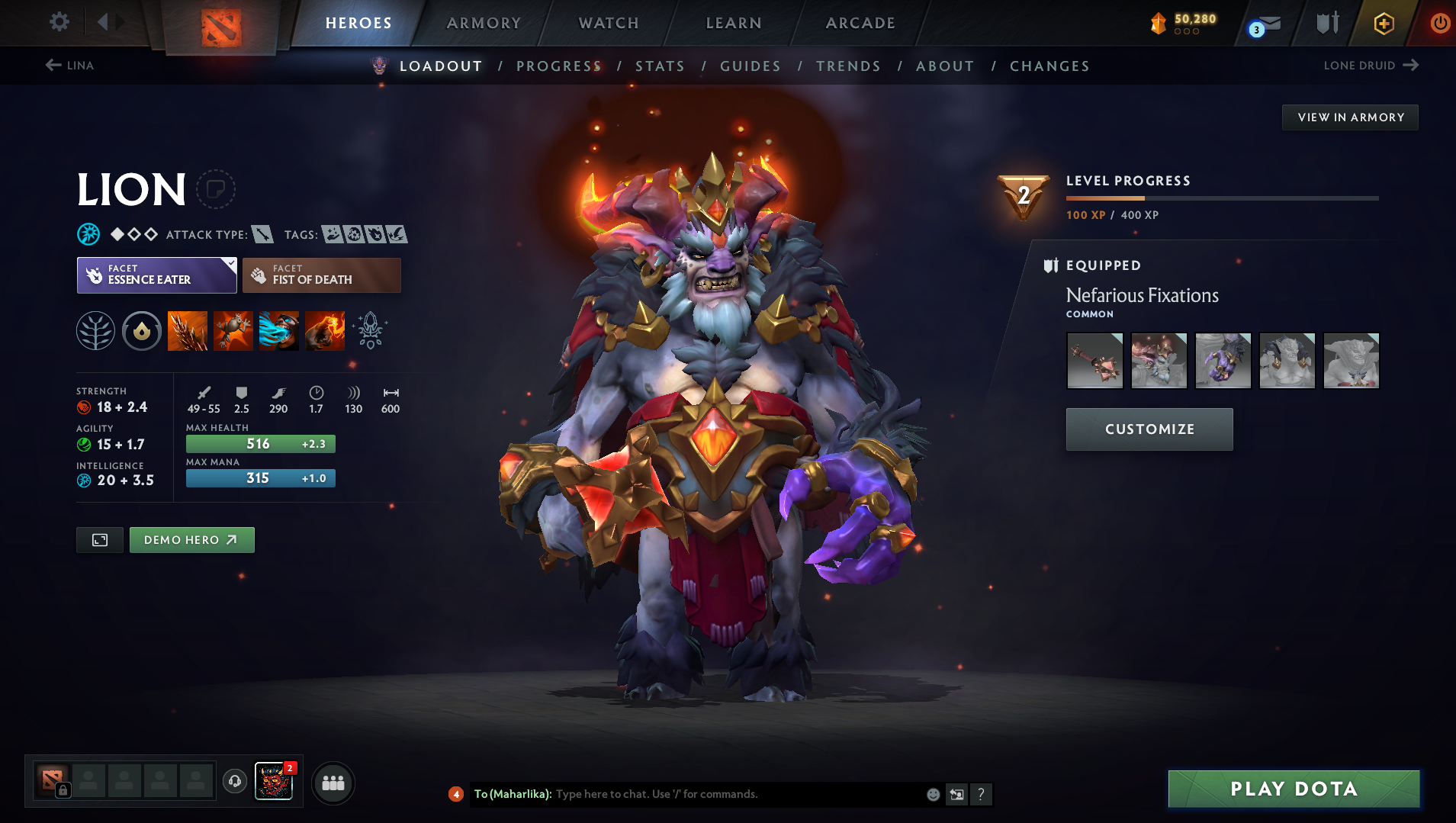Click the CUSTOMIZE button
Viewport: 1456px width, 823px height.
pos(1149,429)
